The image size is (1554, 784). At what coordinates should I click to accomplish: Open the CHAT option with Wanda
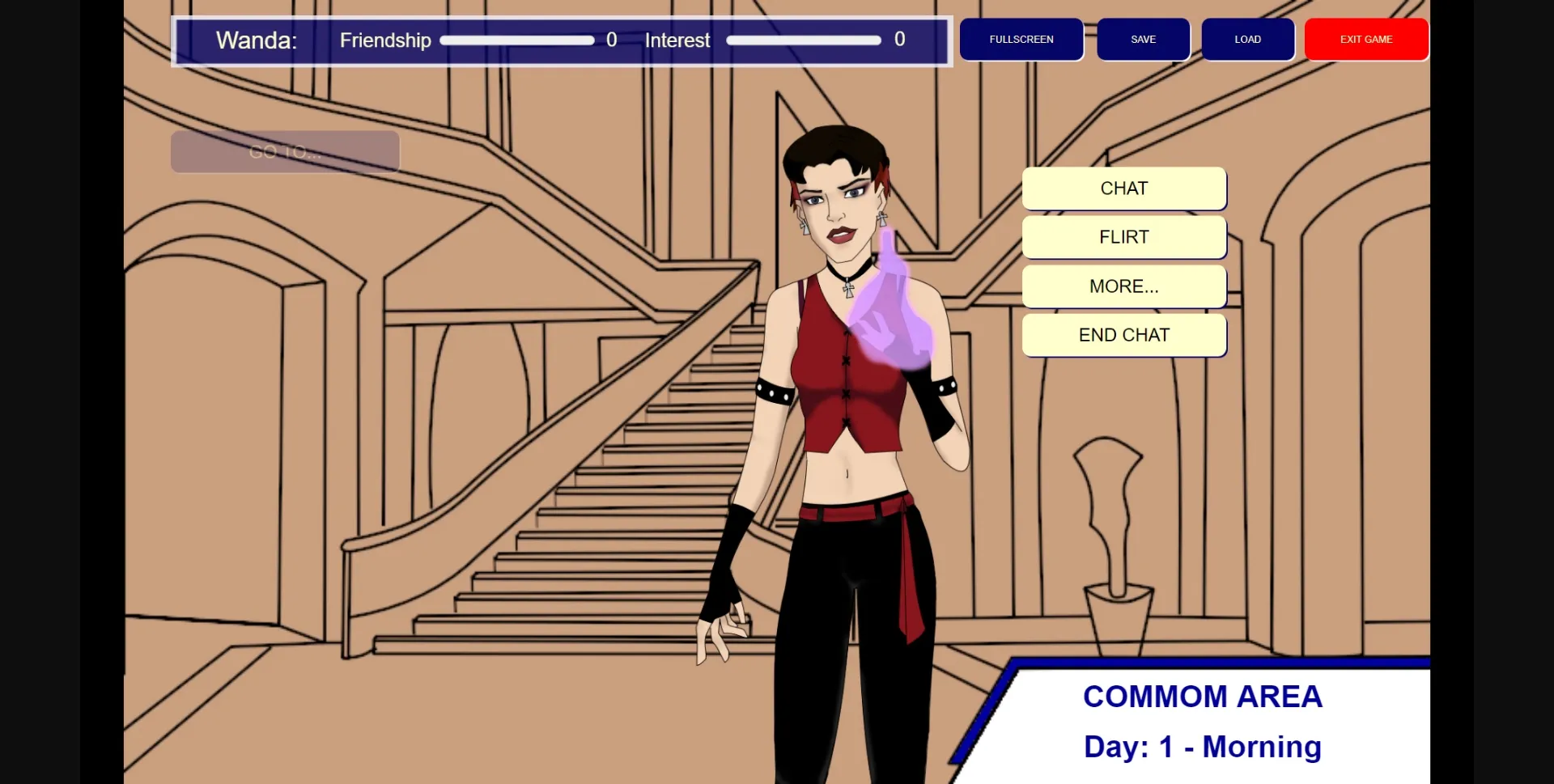(1123, 188)
